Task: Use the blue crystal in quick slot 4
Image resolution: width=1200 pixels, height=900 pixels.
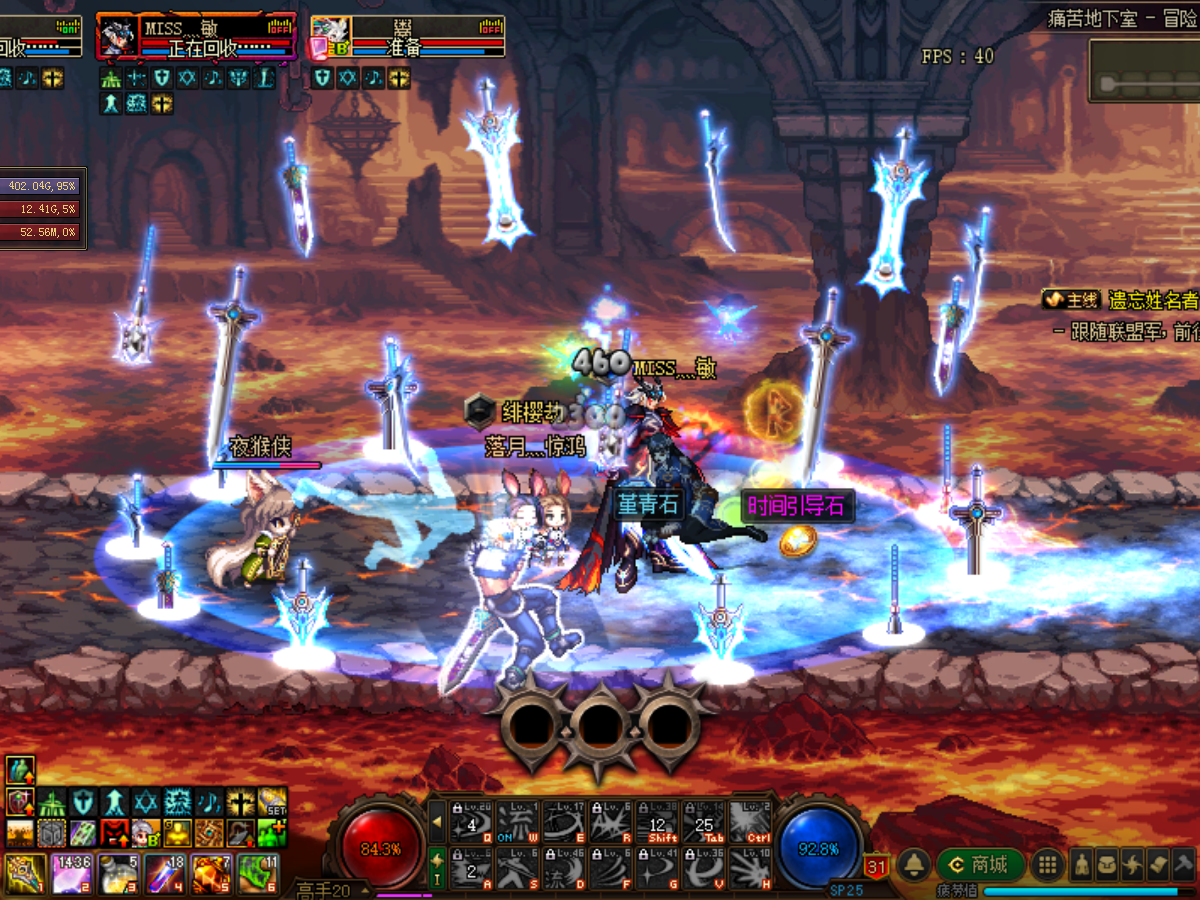Action: pyautogui.click(x=164, y=873)
